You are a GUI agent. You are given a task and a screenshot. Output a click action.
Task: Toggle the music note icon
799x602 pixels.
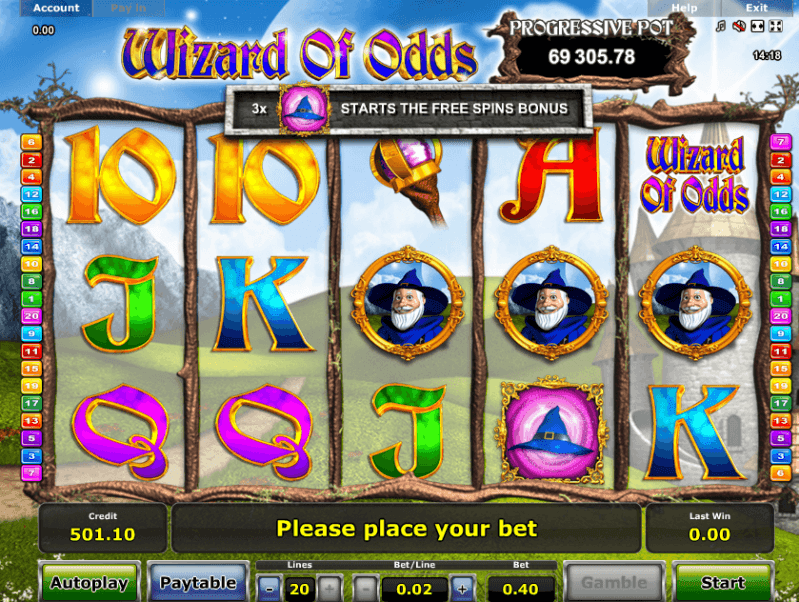pos(720,24)
